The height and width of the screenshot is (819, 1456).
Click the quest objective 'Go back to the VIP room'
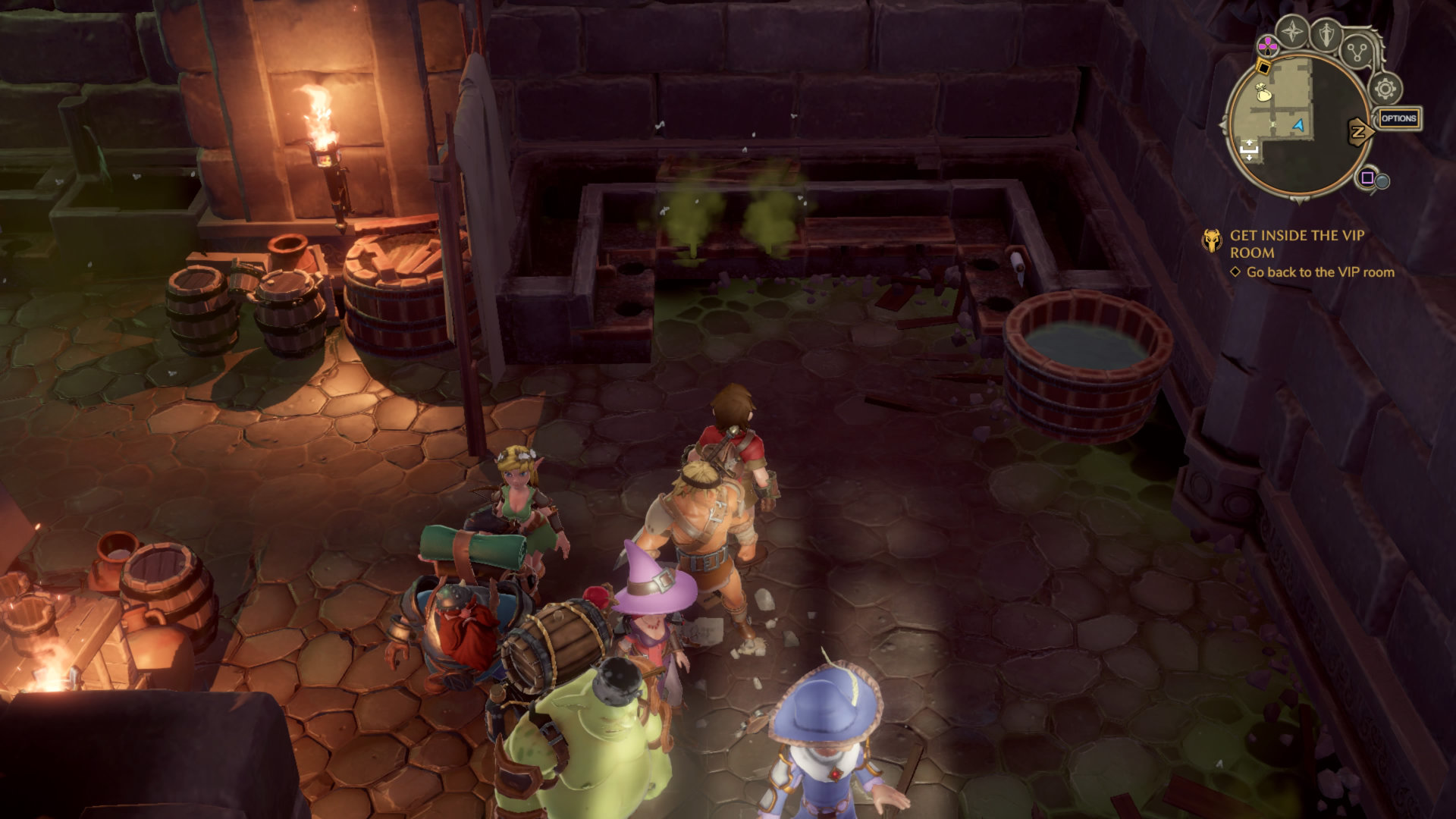point(1319,272)
